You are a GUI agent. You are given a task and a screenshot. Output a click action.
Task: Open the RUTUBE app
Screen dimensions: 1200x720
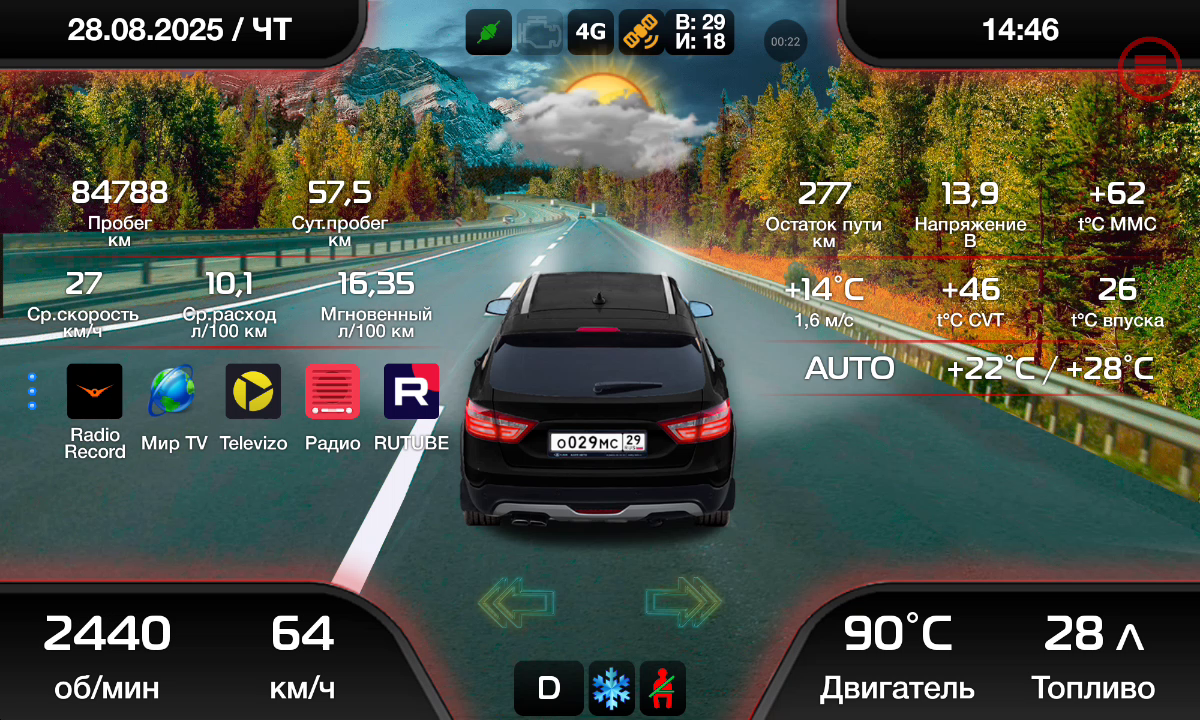(x=412, y=391)
